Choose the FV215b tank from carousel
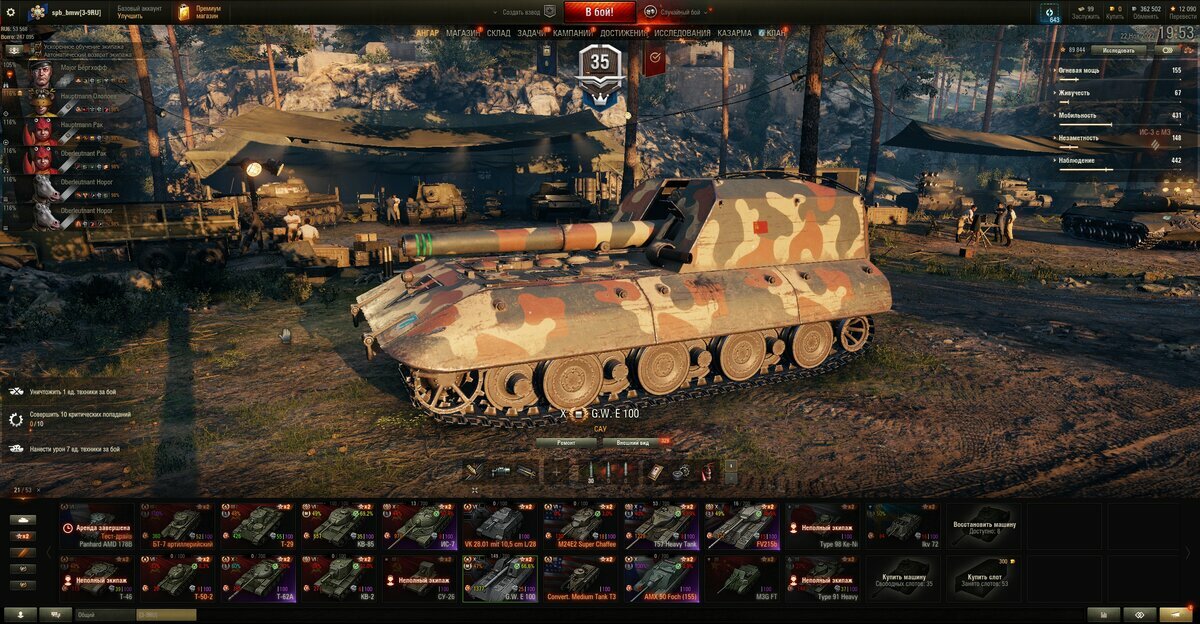 click(742, 526)
